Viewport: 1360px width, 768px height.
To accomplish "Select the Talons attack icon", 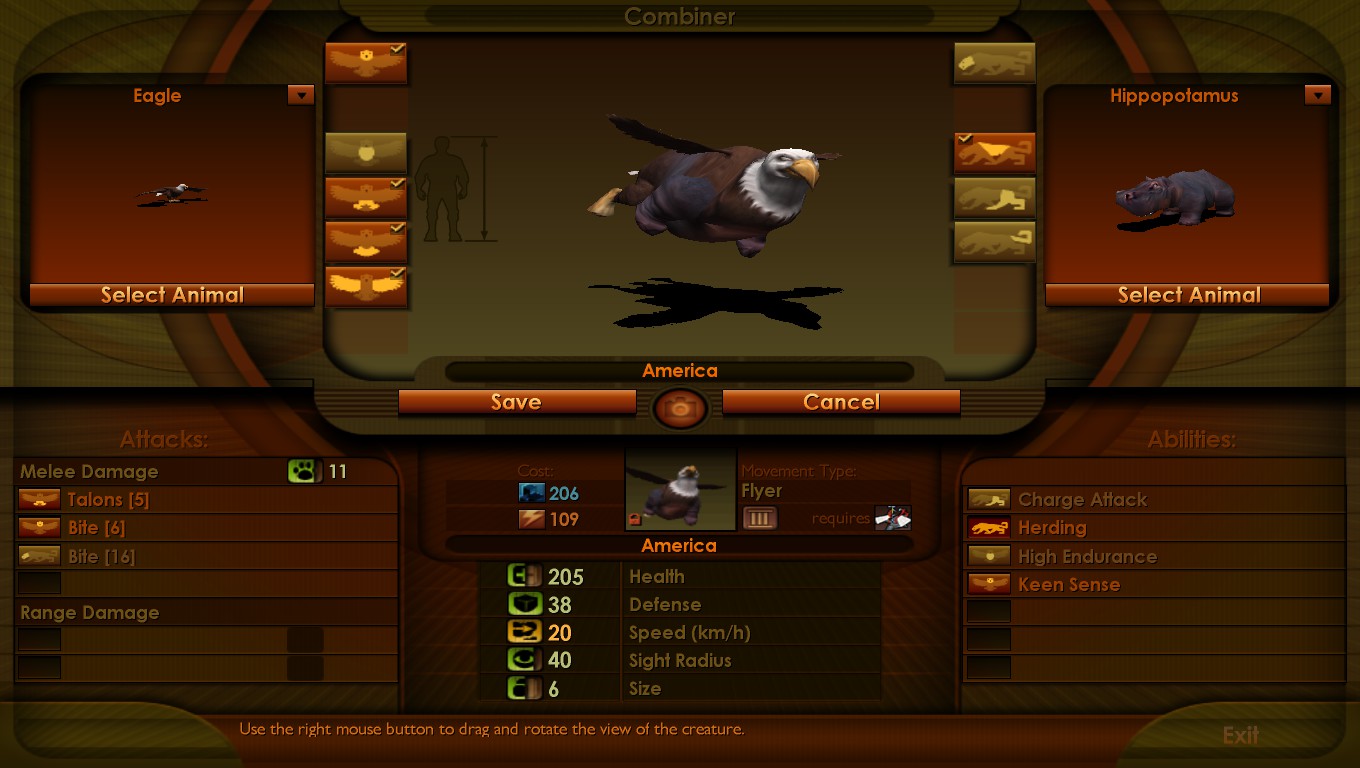I will pyautogui.click(x=38, y=499).
